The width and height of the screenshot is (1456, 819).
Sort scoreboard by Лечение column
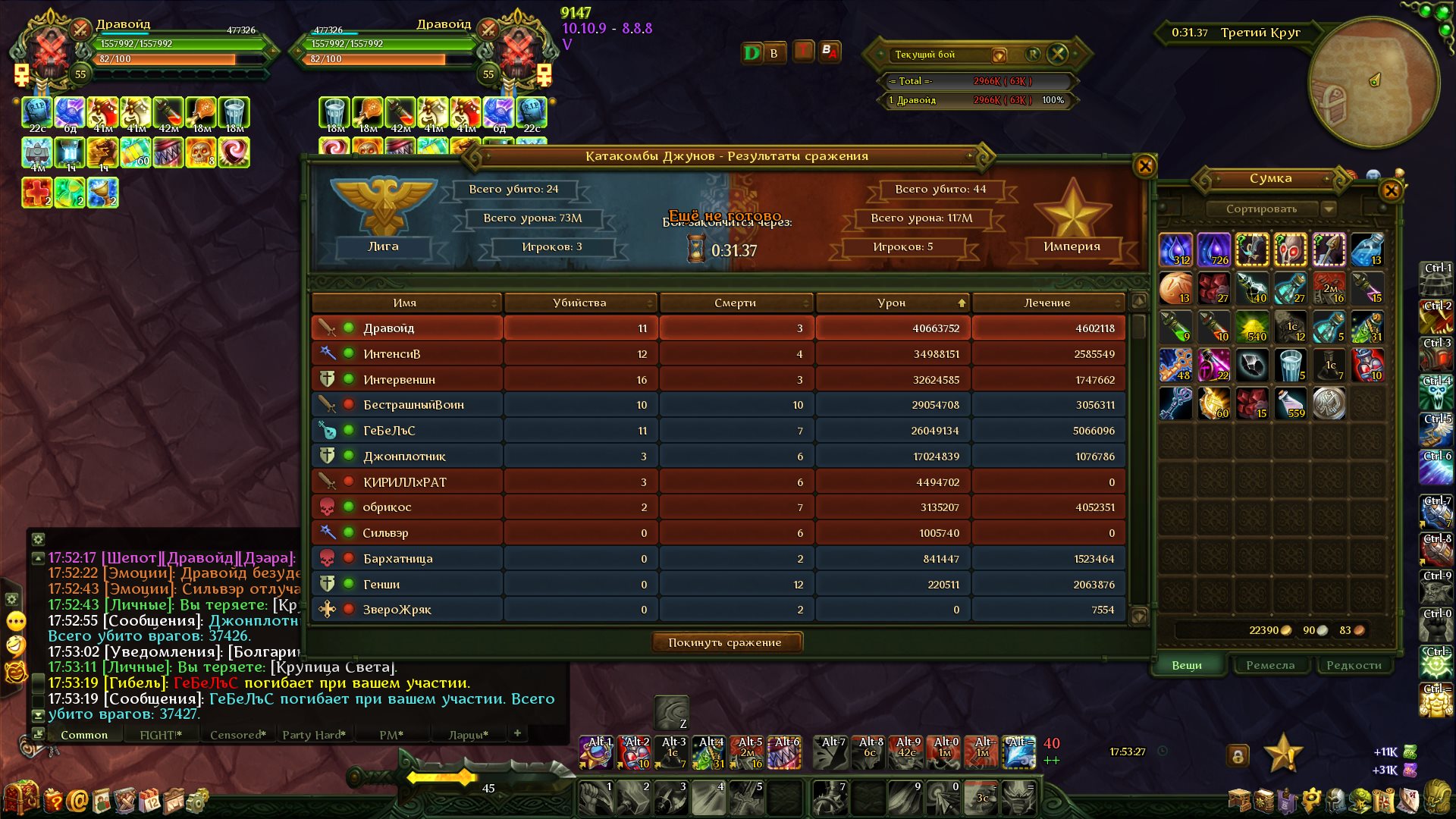(x=1047, y=303)
